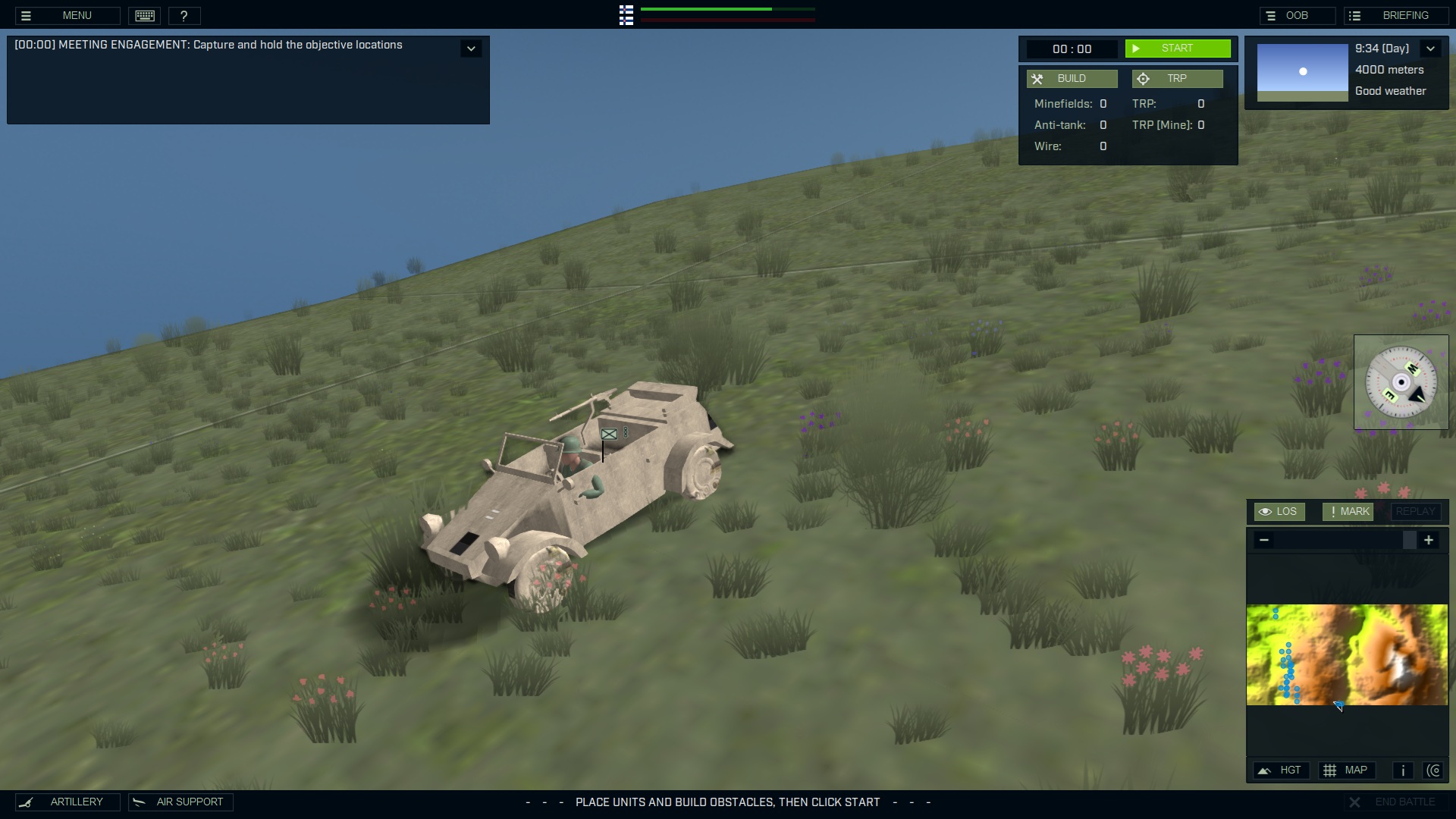This screenshot has height=819, width=1456.
Task: Expand the top-center unit roster panel
Action: coord(626,15)
